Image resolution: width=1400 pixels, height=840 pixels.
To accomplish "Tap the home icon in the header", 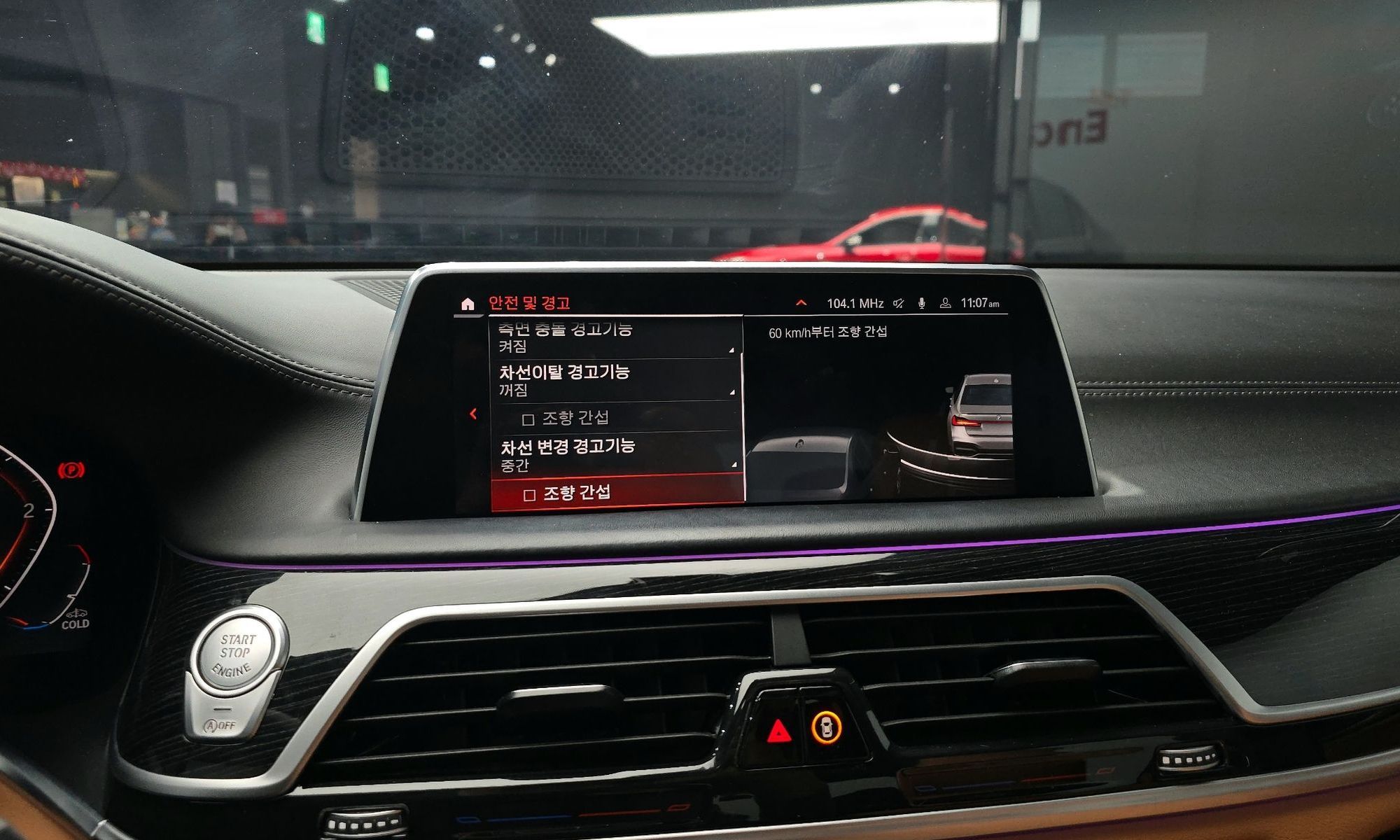I will click(468, 304).
